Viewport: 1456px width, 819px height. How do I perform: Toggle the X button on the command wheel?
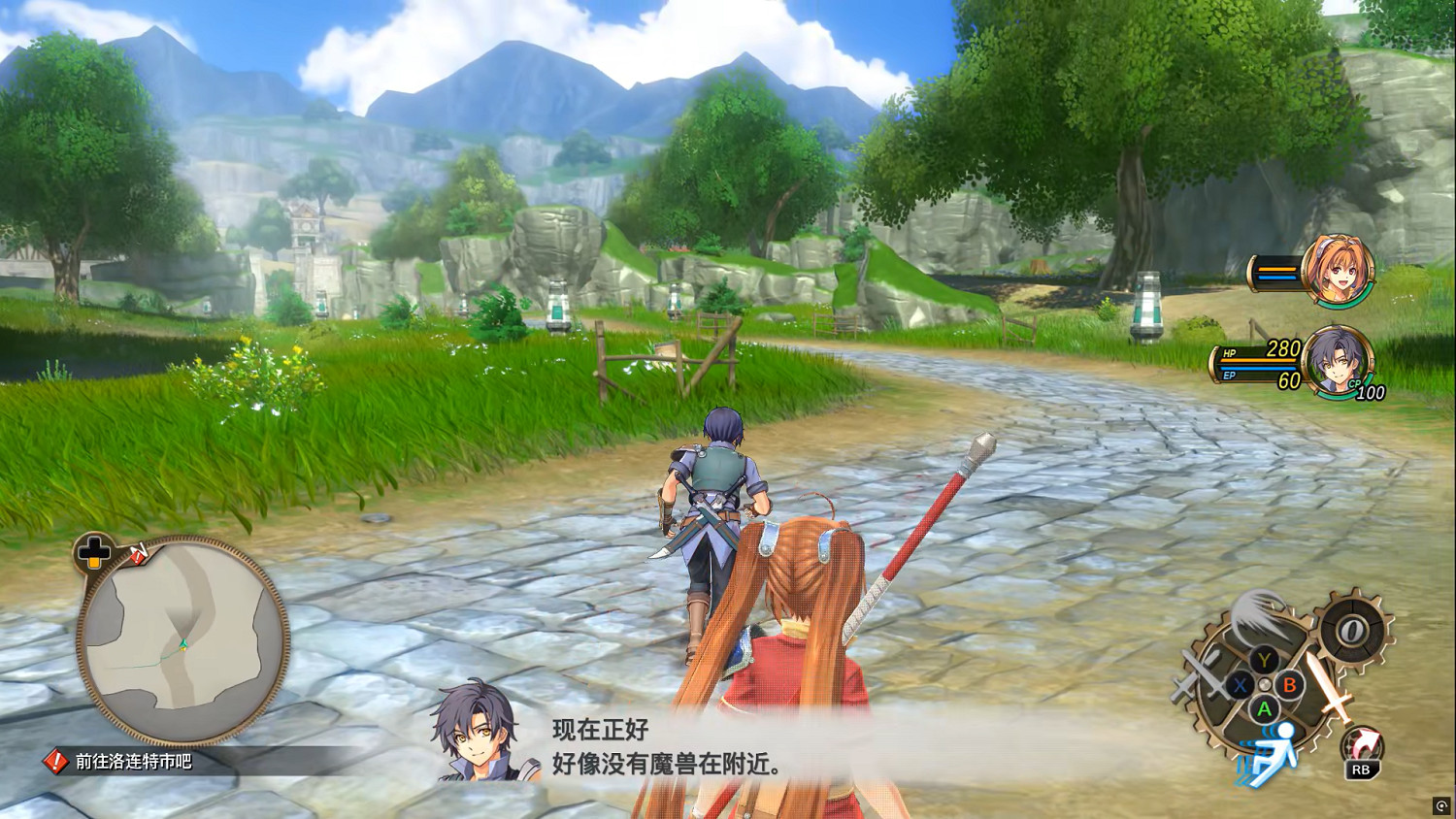click(1240, 685)
